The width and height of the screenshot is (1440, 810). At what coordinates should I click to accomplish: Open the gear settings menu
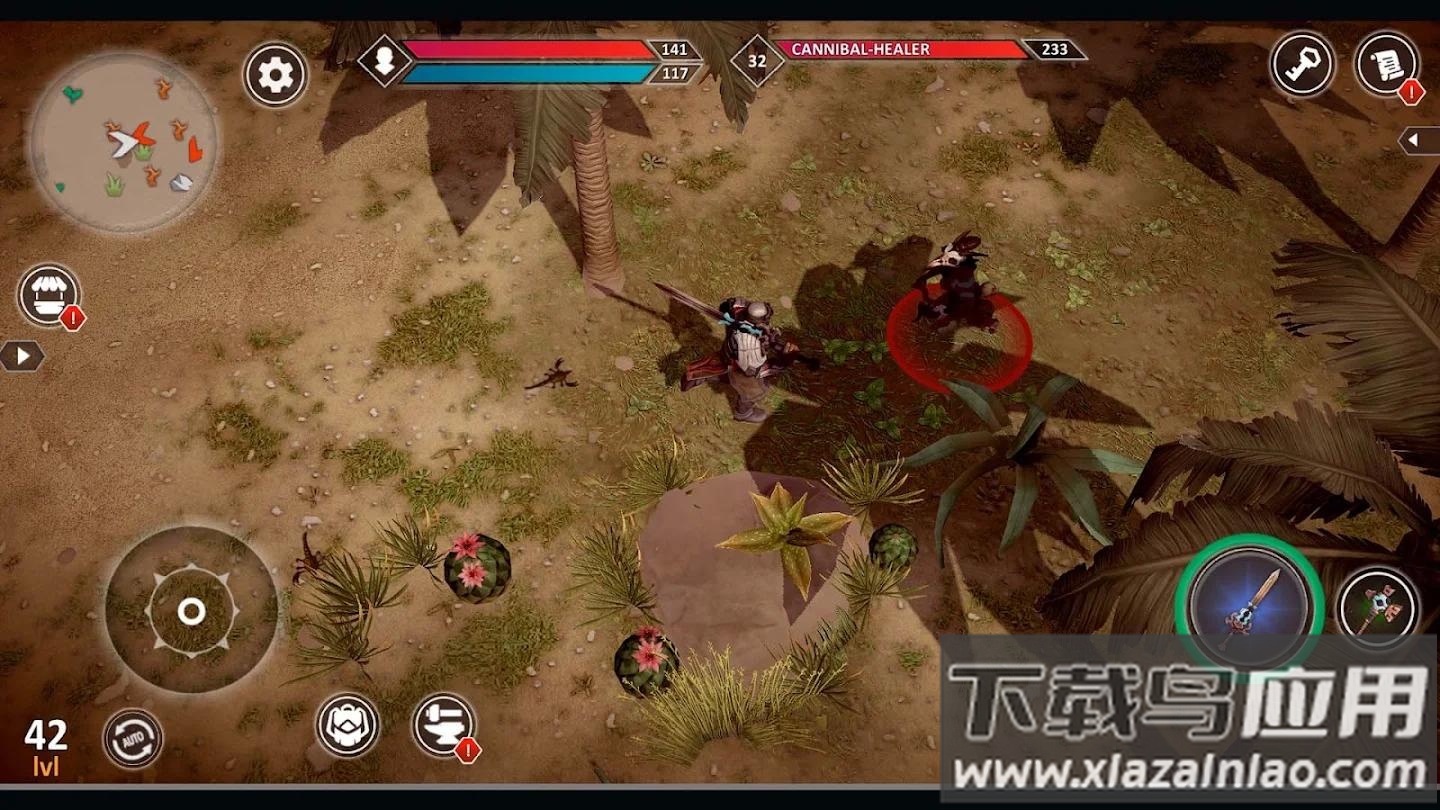[275, 74]
